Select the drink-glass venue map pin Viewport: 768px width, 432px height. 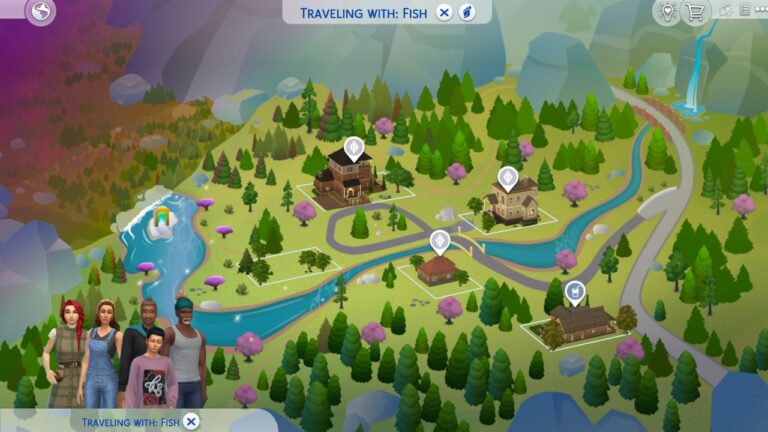tap(575, 291)
